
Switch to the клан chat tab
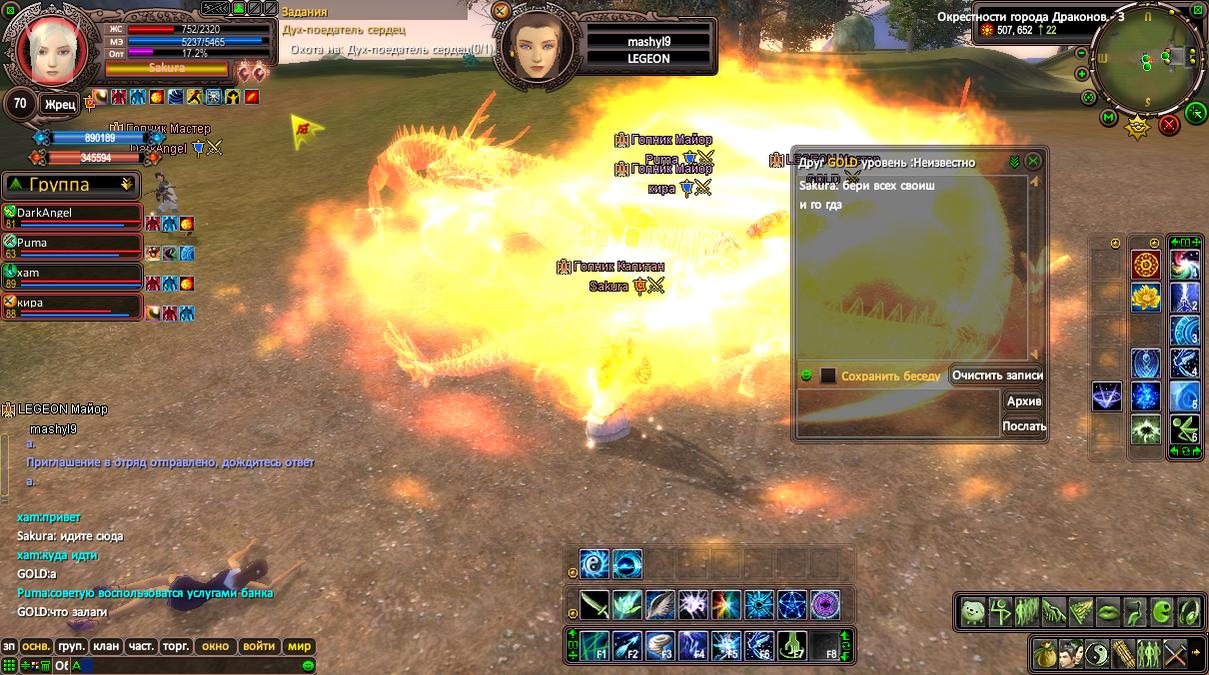click(x=106, y=646)
